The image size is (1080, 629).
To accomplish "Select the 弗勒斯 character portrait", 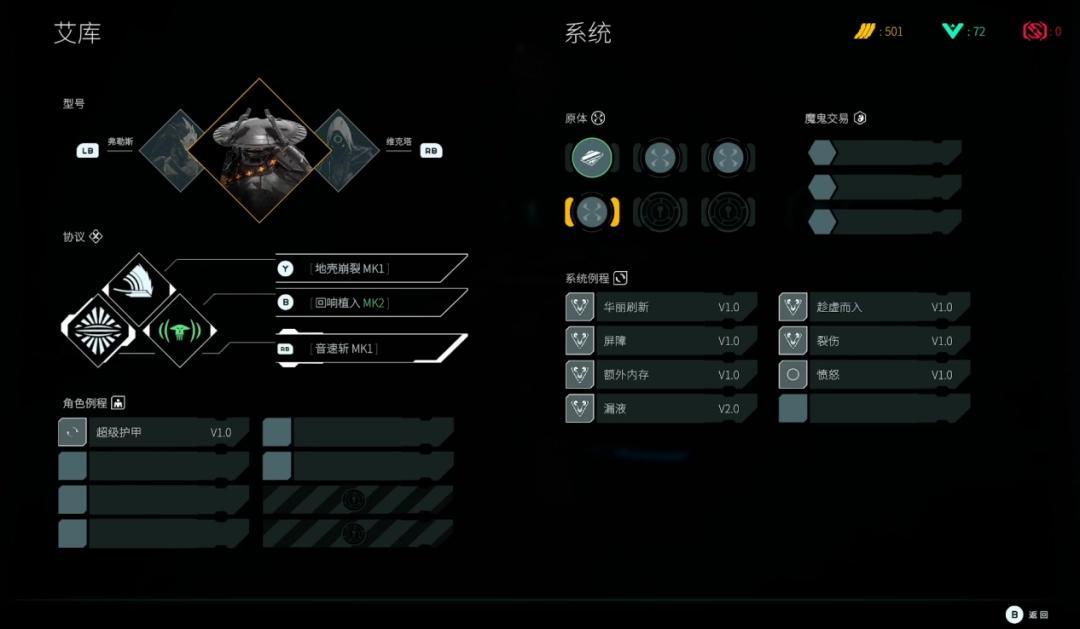I will (x=172, y=150).
